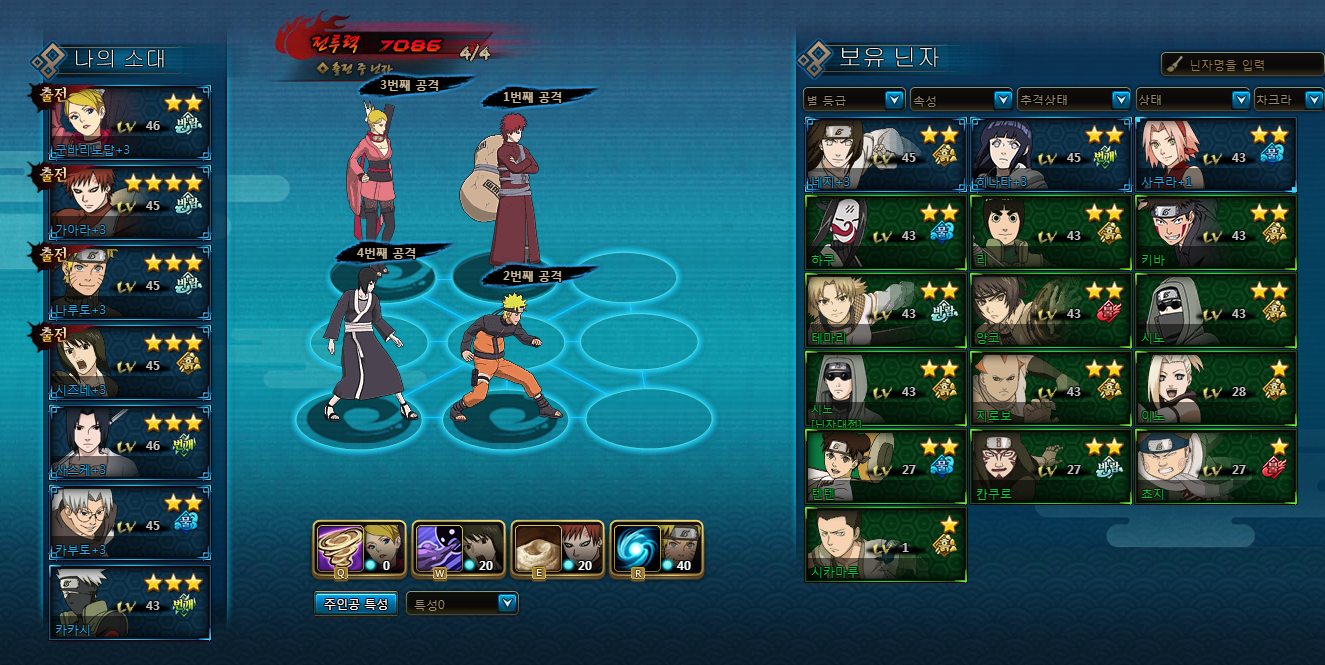Pick the 시카마루 level 1 ninja card

(x=886, y=544)
